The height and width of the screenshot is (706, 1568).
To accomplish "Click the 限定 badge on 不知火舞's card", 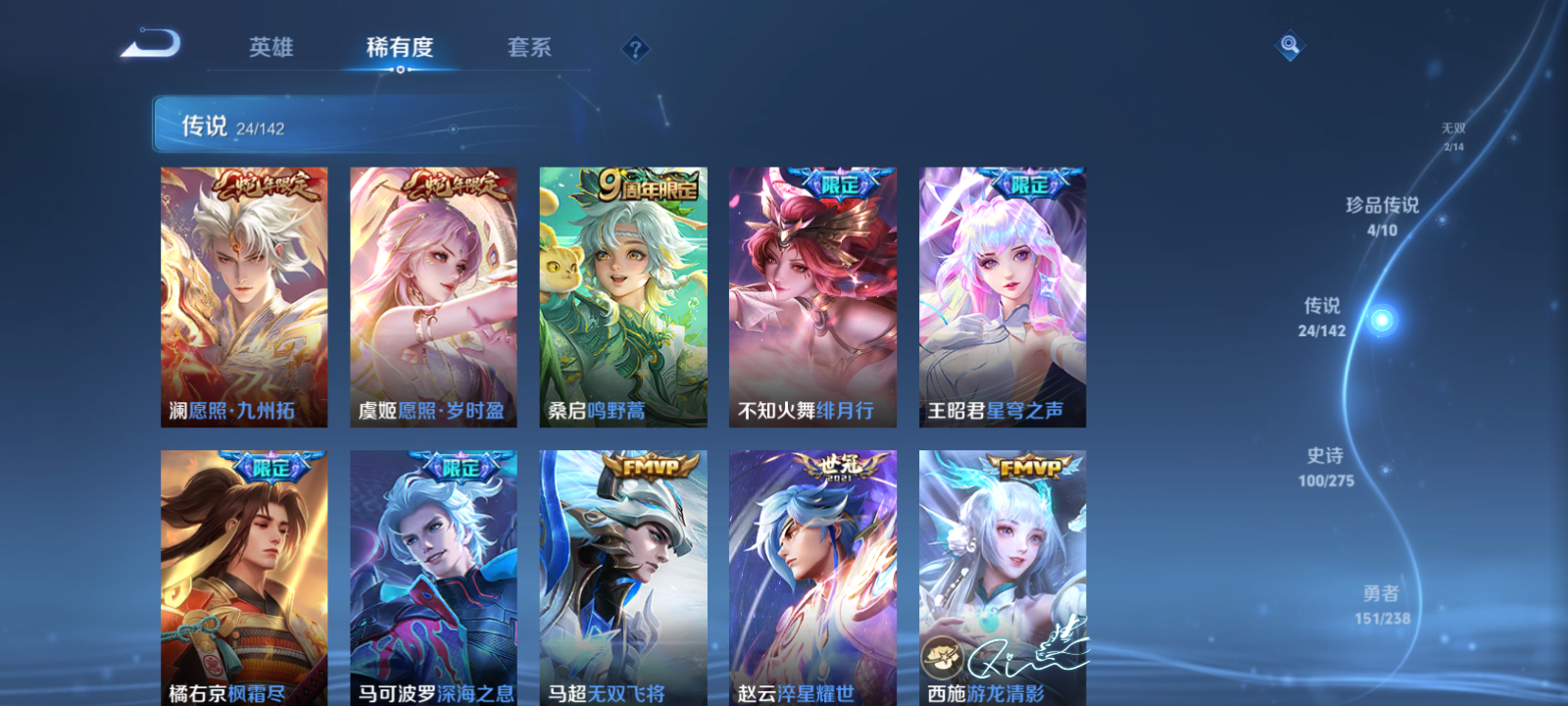I will 839,181.
